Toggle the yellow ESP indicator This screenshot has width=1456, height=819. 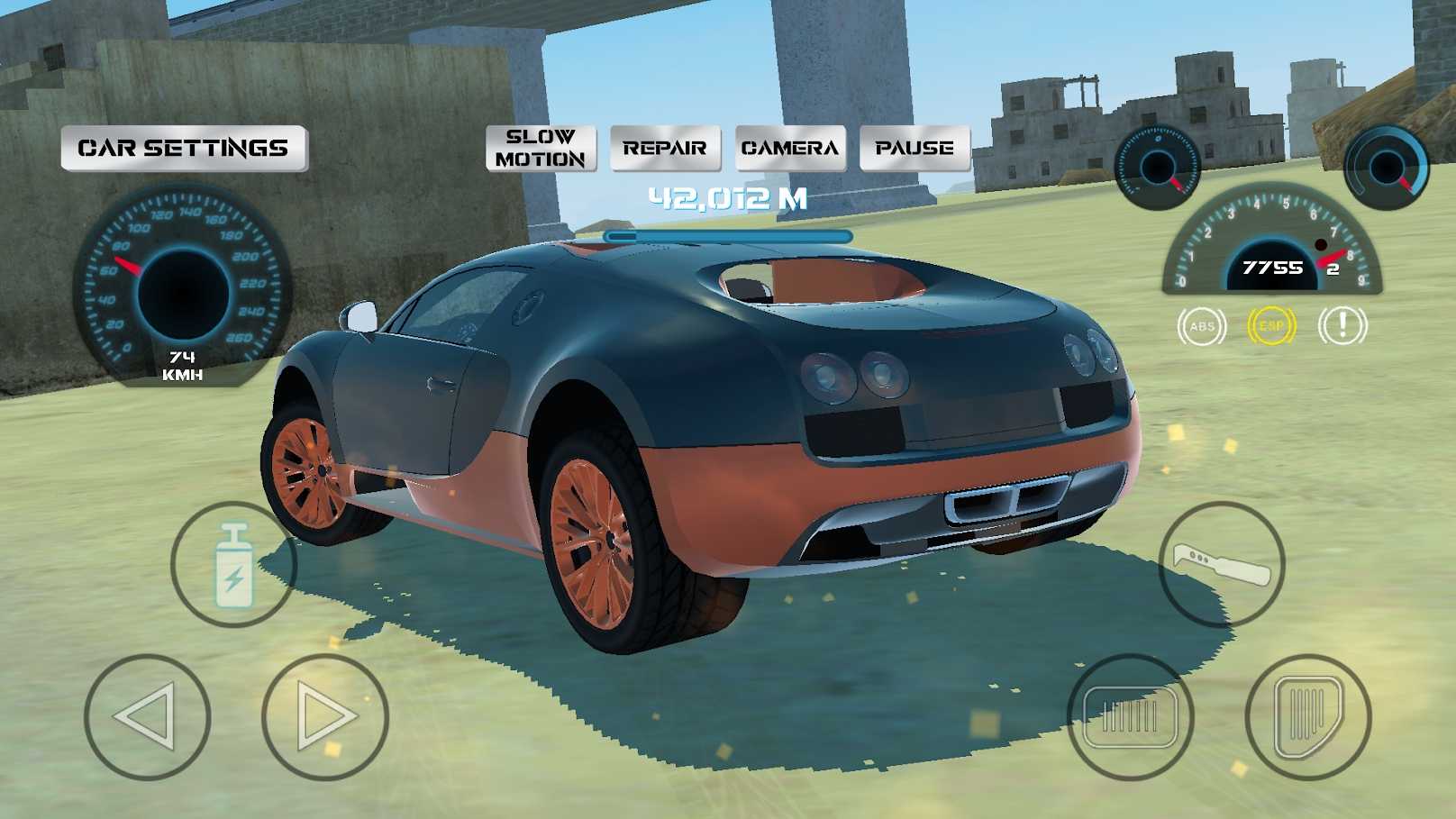pos(1271,326)
